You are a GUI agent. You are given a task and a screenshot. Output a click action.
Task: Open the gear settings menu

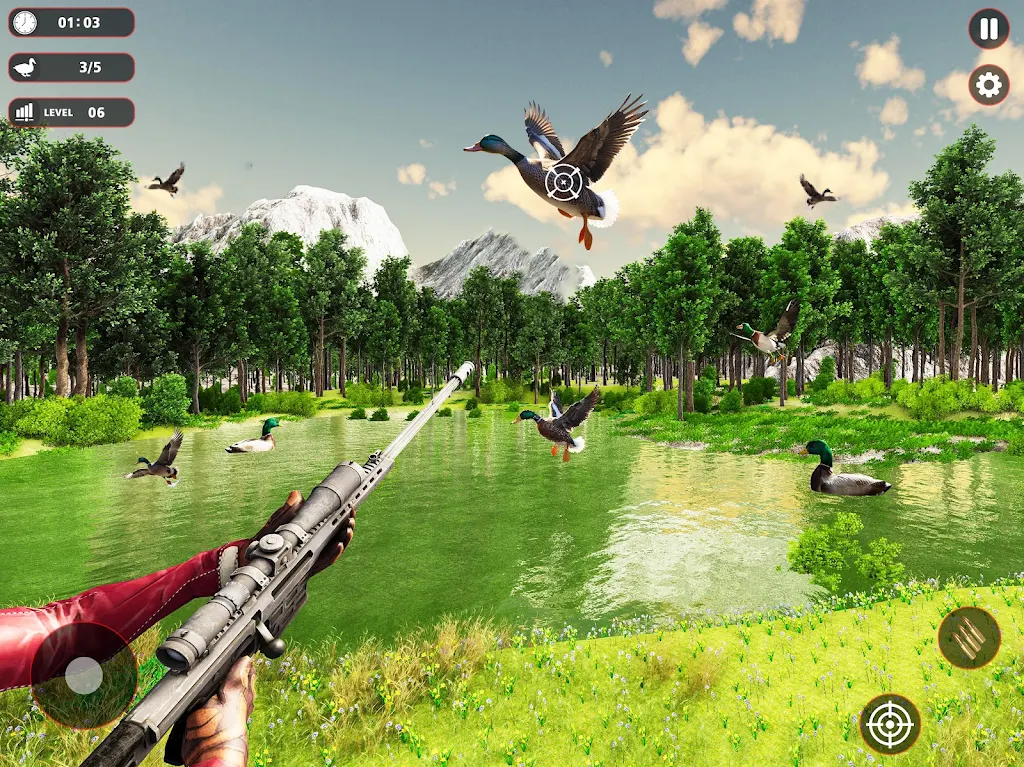coord(988,85)
